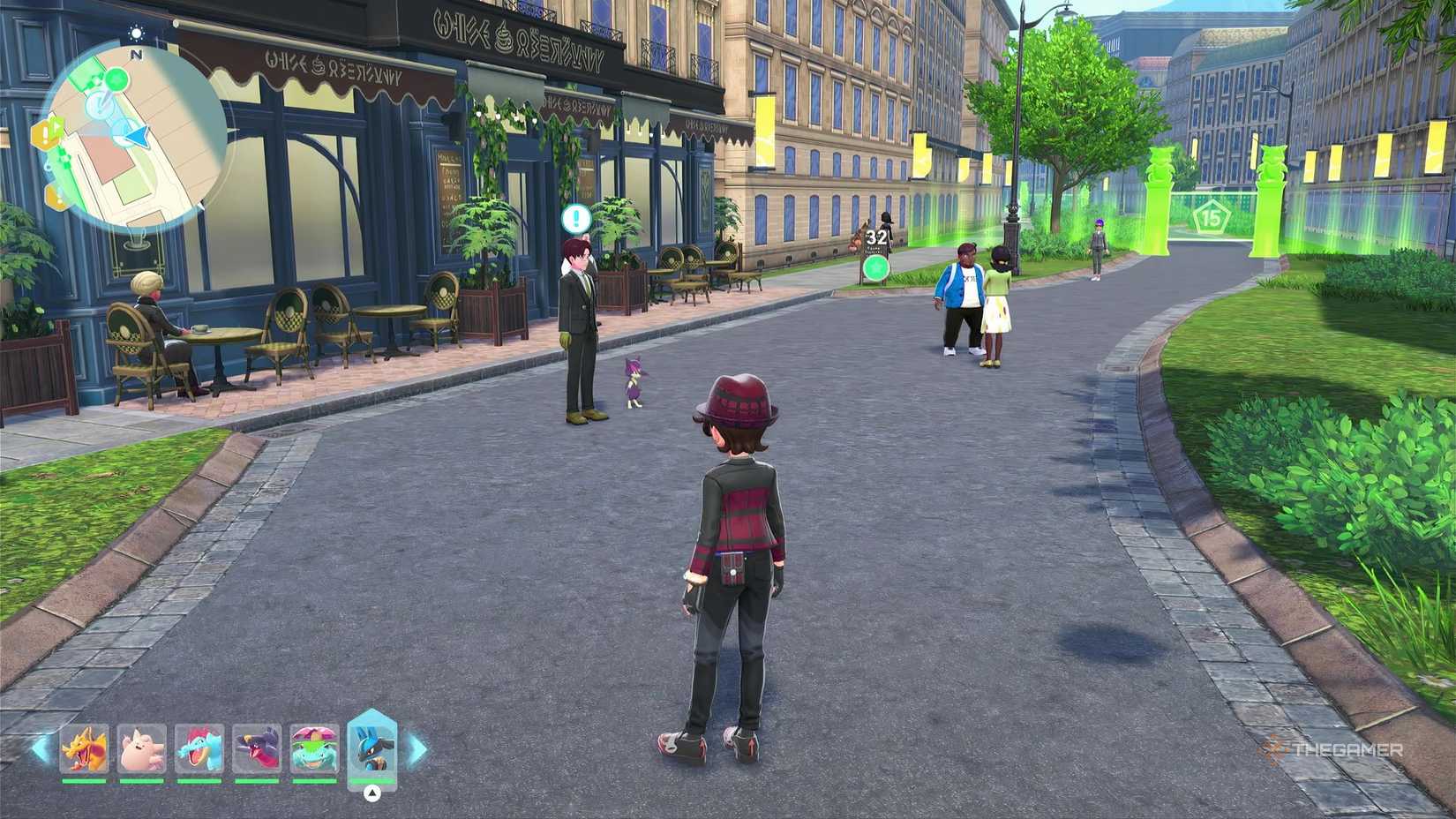Click the green circular pin on the minimap
The height and width of the screenshot is (819, 1456).
(x=116, y=79)
